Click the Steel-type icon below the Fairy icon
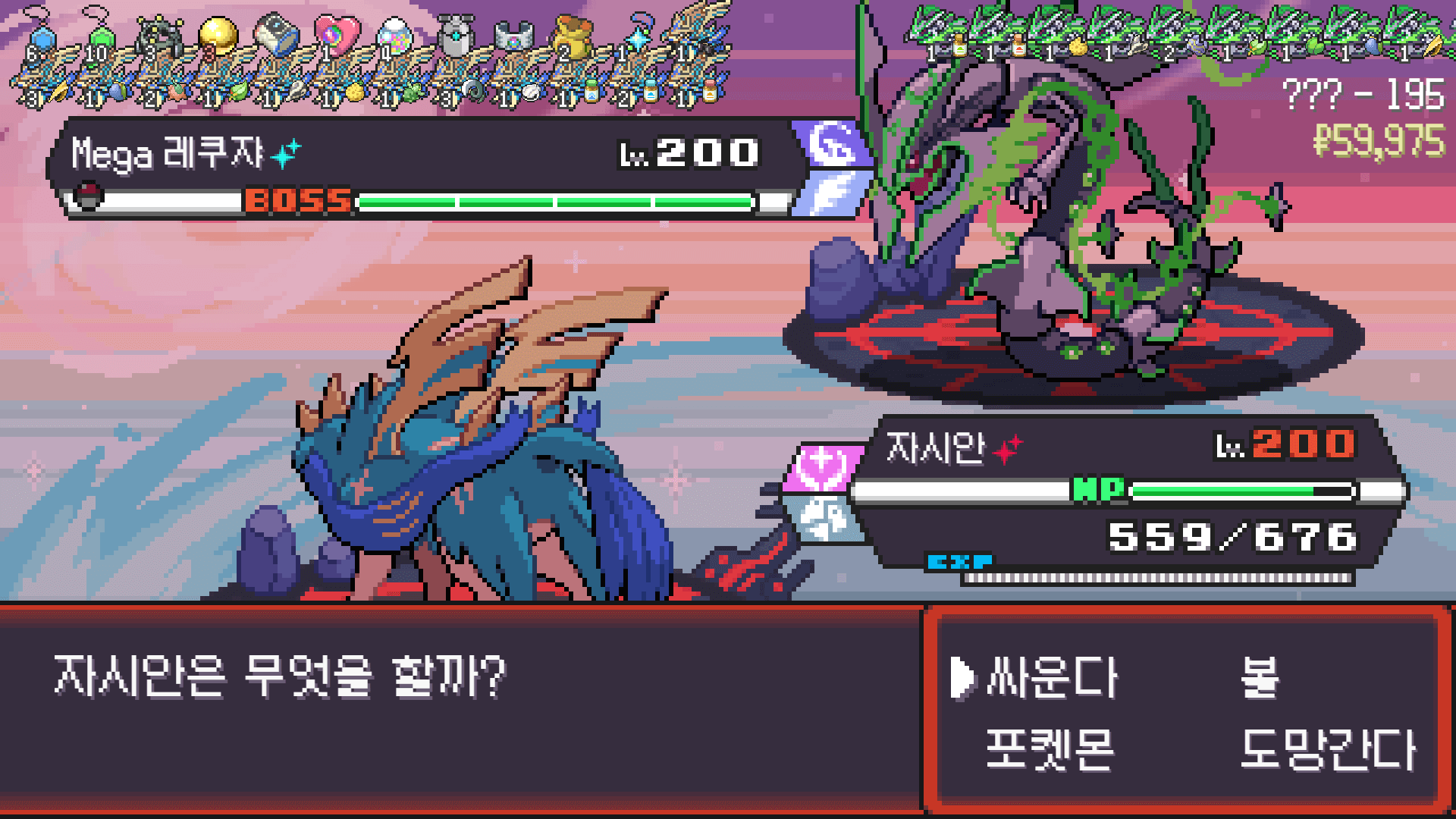 pos(827,516)
